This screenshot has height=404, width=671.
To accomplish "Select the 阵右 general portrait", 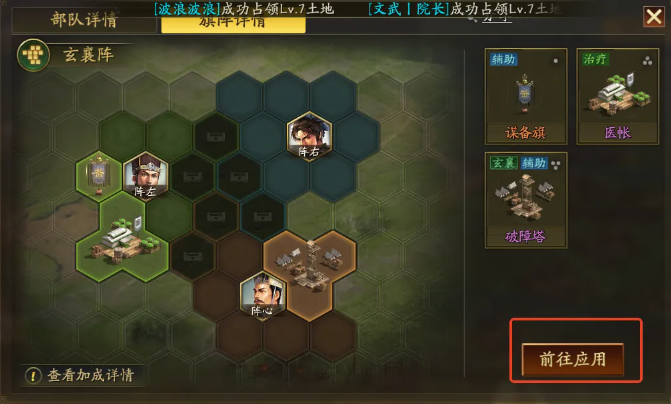I will (308, 136).
